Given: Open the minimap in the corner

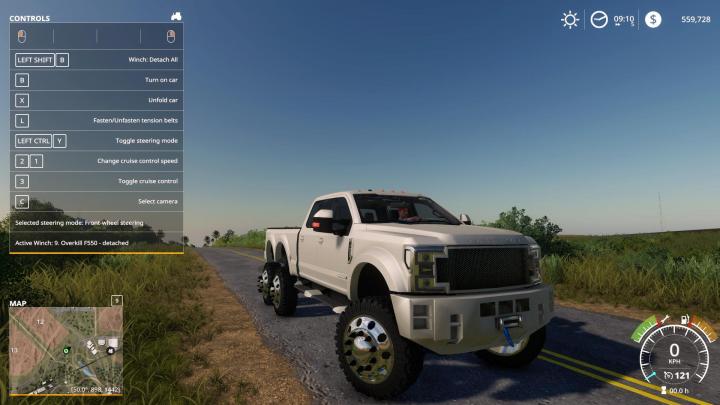Looking at the screenshot, I should (x=66, y=349).
